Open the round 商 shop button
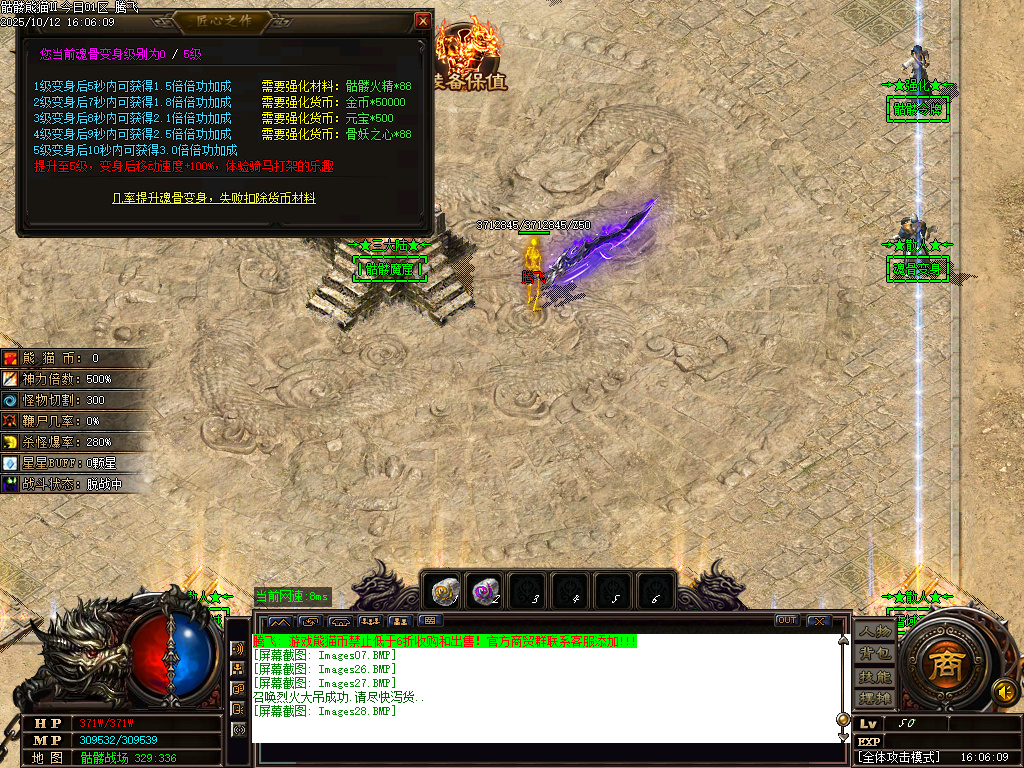This screenshot has height=768, width=1024. 941,667
